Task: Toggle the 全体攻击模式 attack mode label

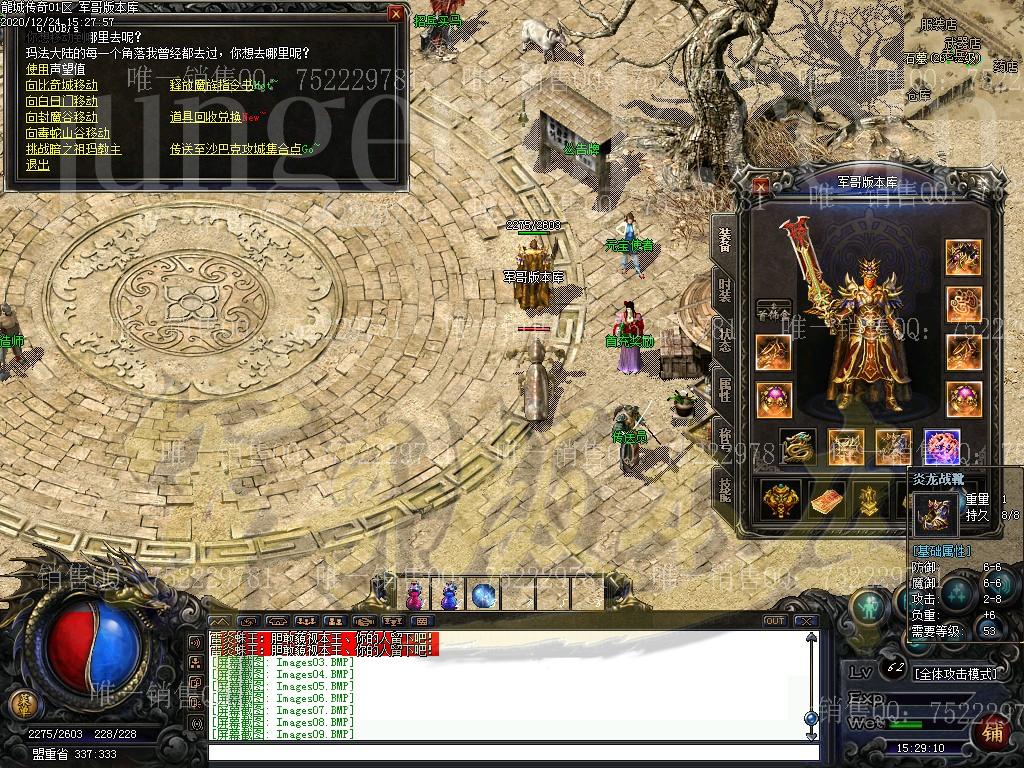Action: point(955,674)
